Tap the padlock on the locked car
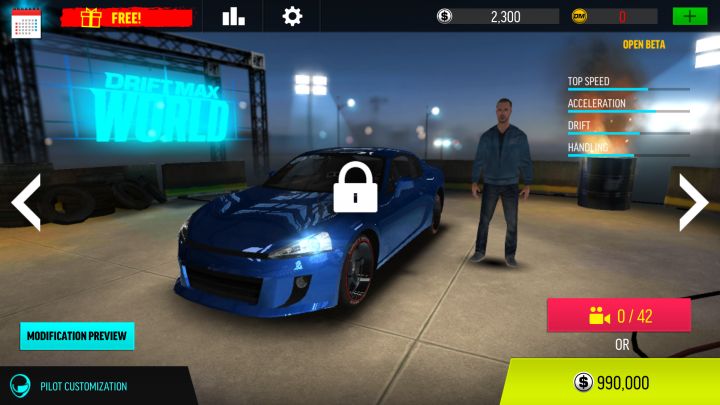 354,188
